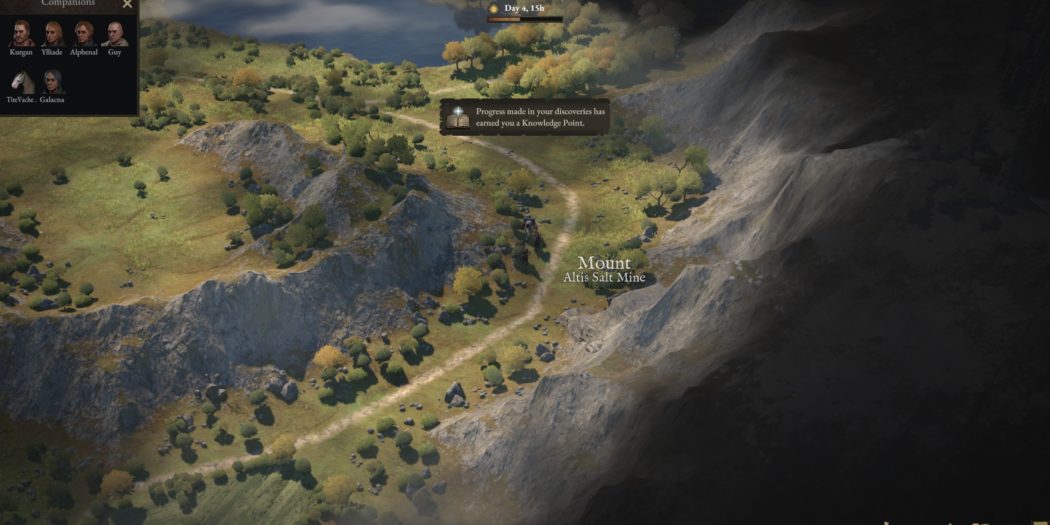Viewport: 1050px width, 525px height.
Task: Pick companion Guy's portrait
Action: pos(115,34)
